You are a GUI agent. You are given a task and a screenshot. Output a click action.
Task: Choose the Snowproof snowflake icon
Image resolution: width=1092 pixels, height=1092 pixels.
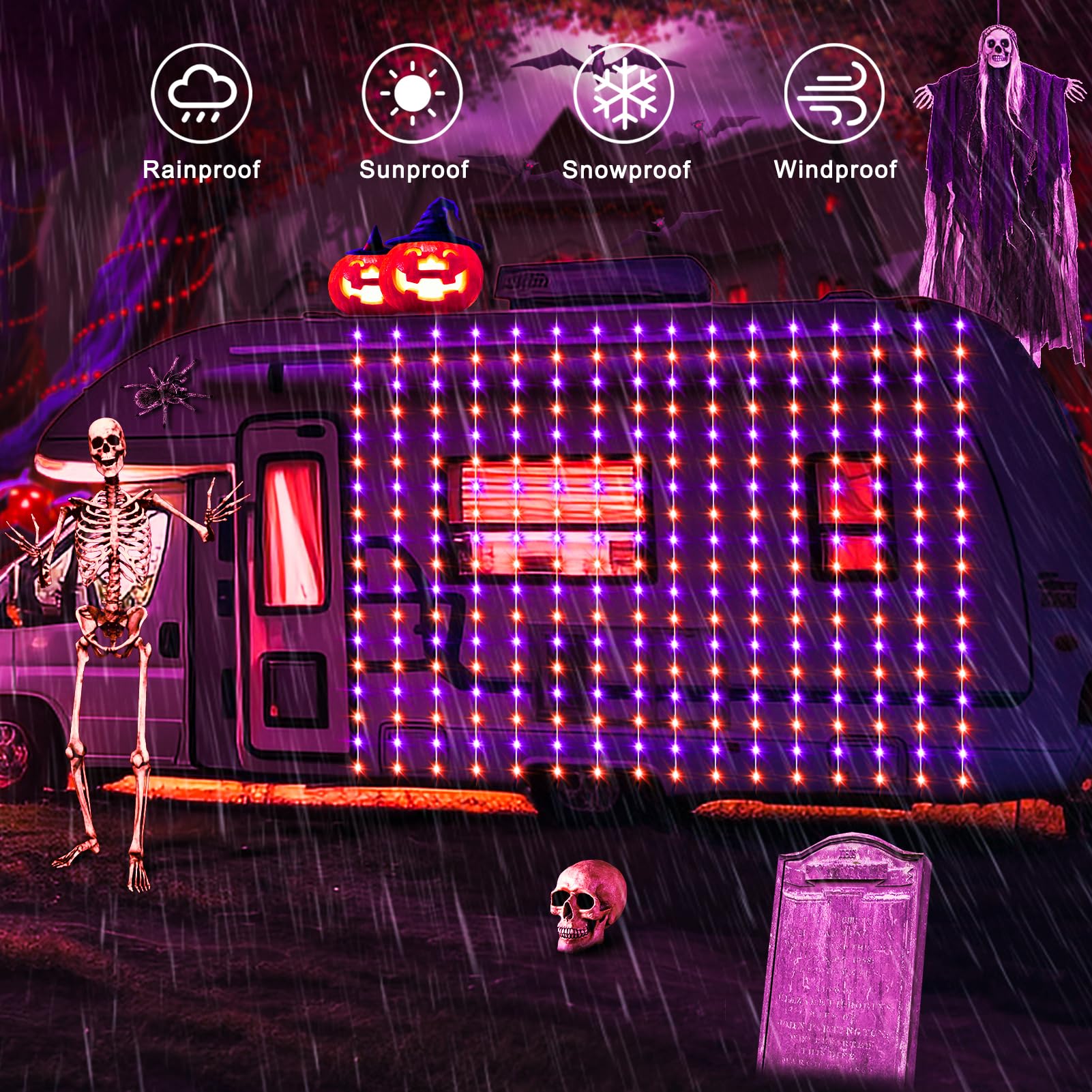point(623,93)
